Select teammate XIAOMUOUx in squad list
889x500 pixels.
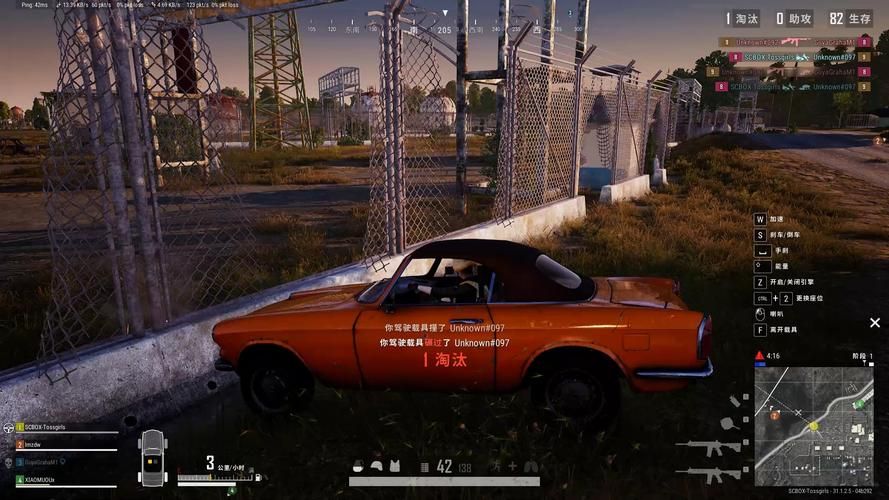pos(45,479)
